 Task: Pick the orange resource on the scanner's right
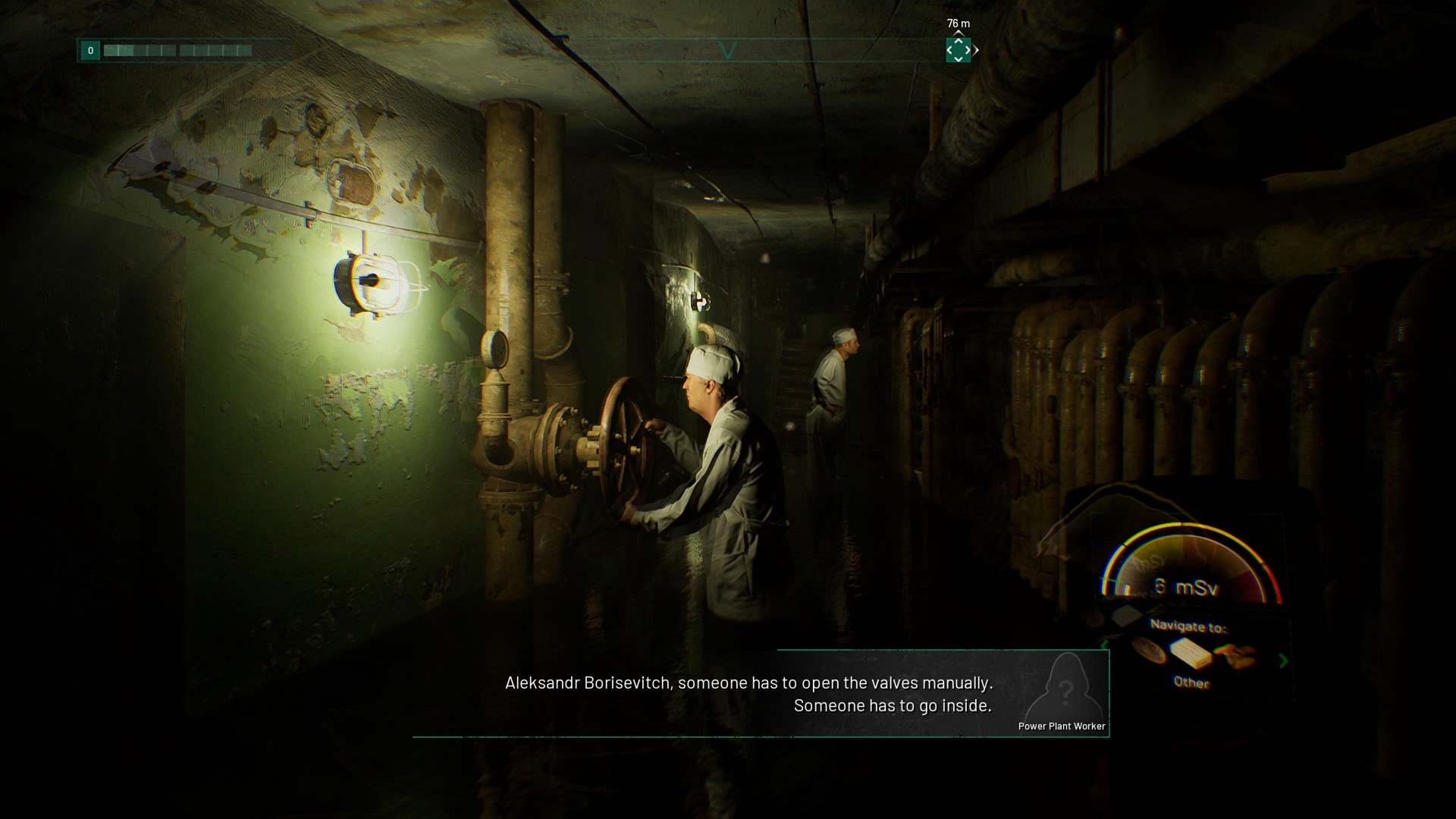[x=1236, y=655]
